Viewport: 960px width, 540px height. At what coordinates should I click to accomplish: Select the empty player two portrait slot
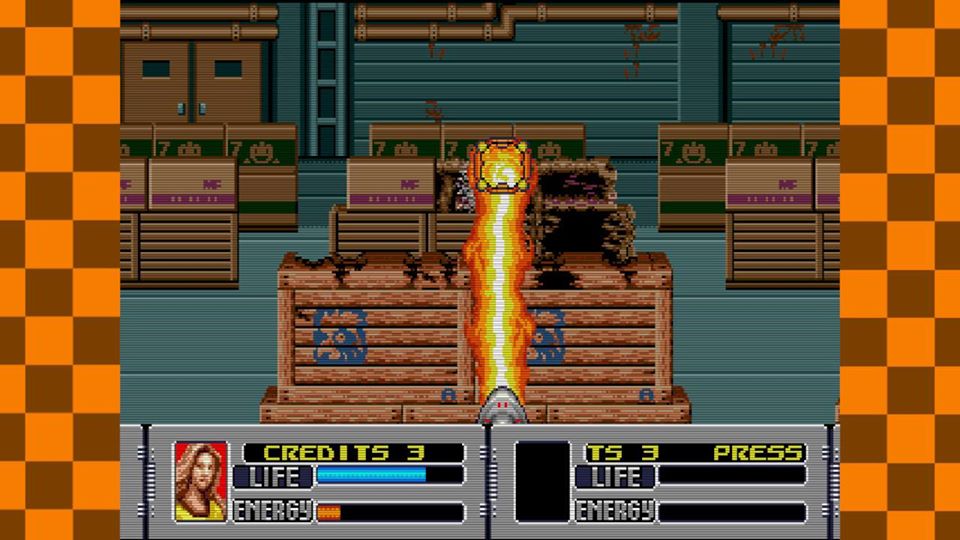point(542,482)
